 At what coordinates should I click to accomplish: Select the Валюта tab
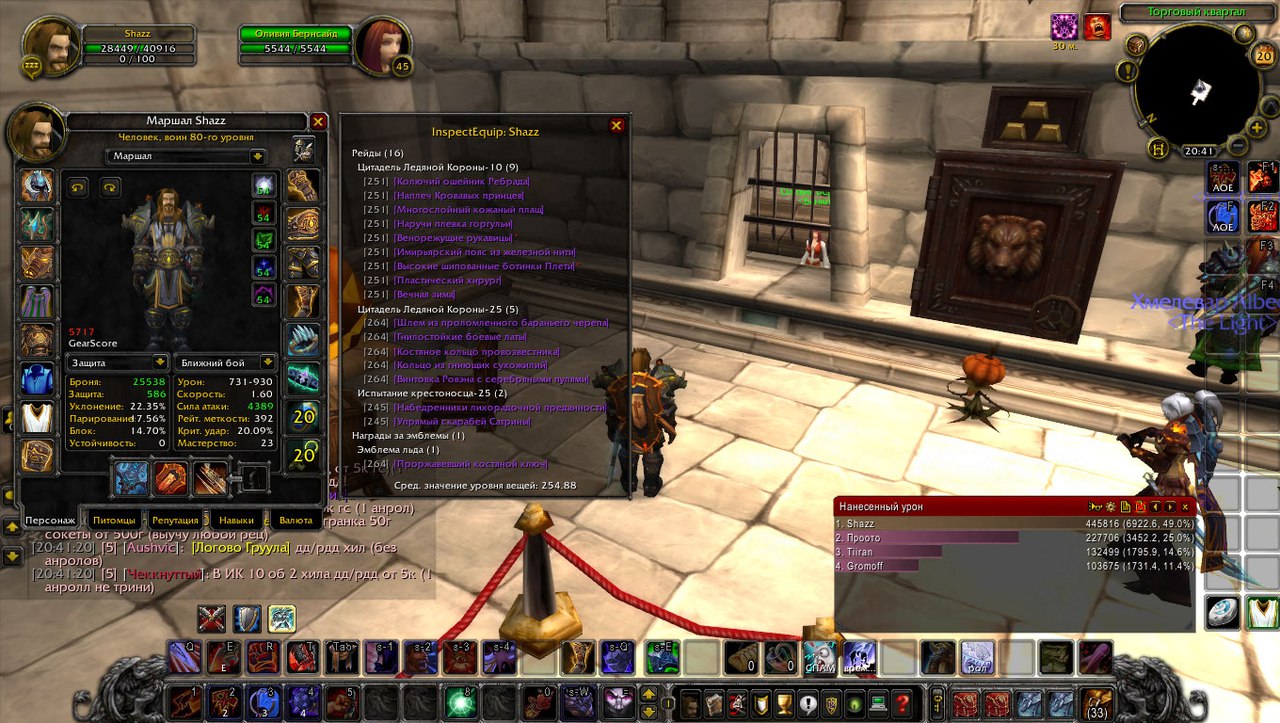(296, 521)
